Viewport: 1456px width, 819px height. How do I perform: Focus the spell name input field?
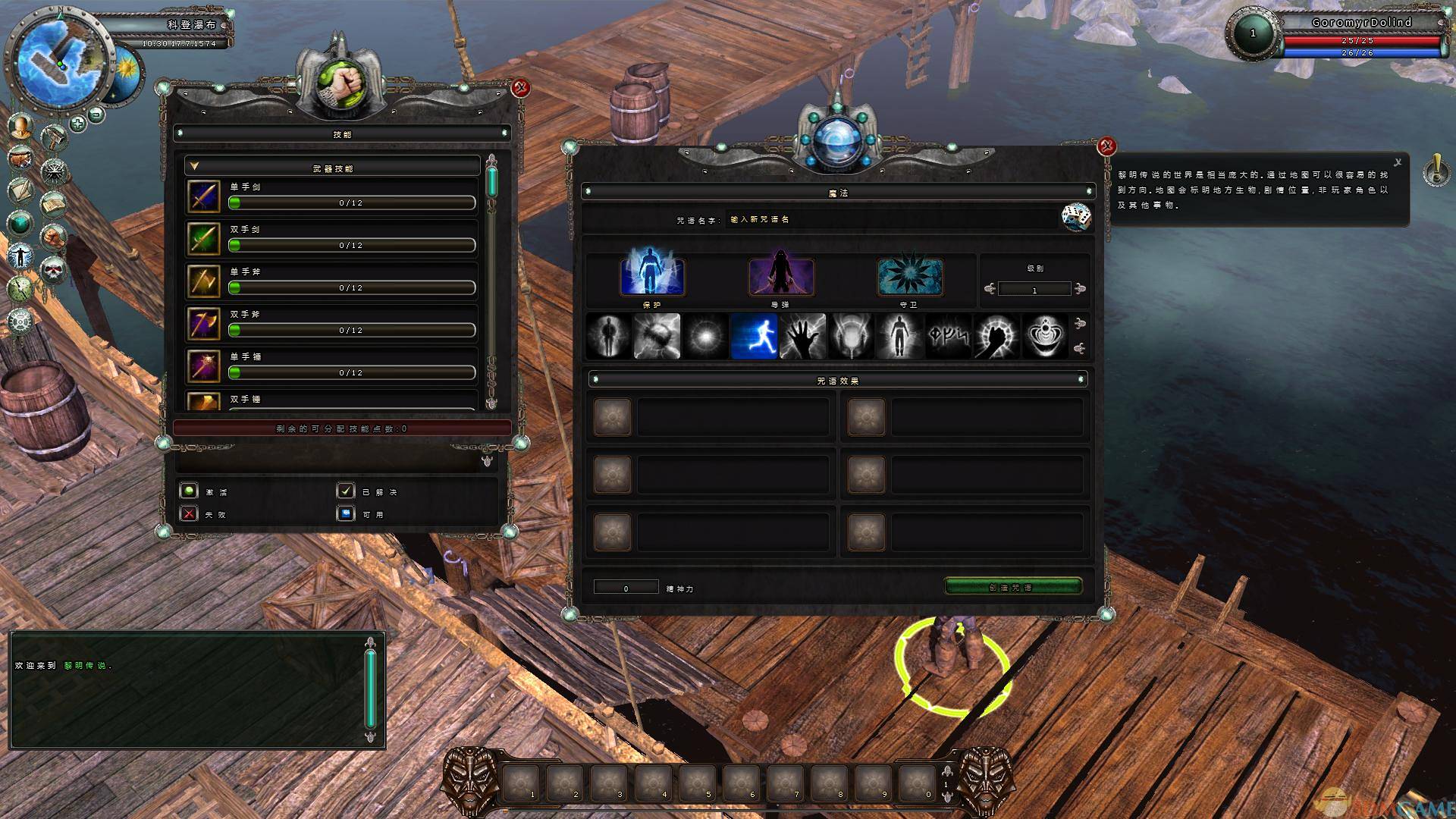coord(887,219)
